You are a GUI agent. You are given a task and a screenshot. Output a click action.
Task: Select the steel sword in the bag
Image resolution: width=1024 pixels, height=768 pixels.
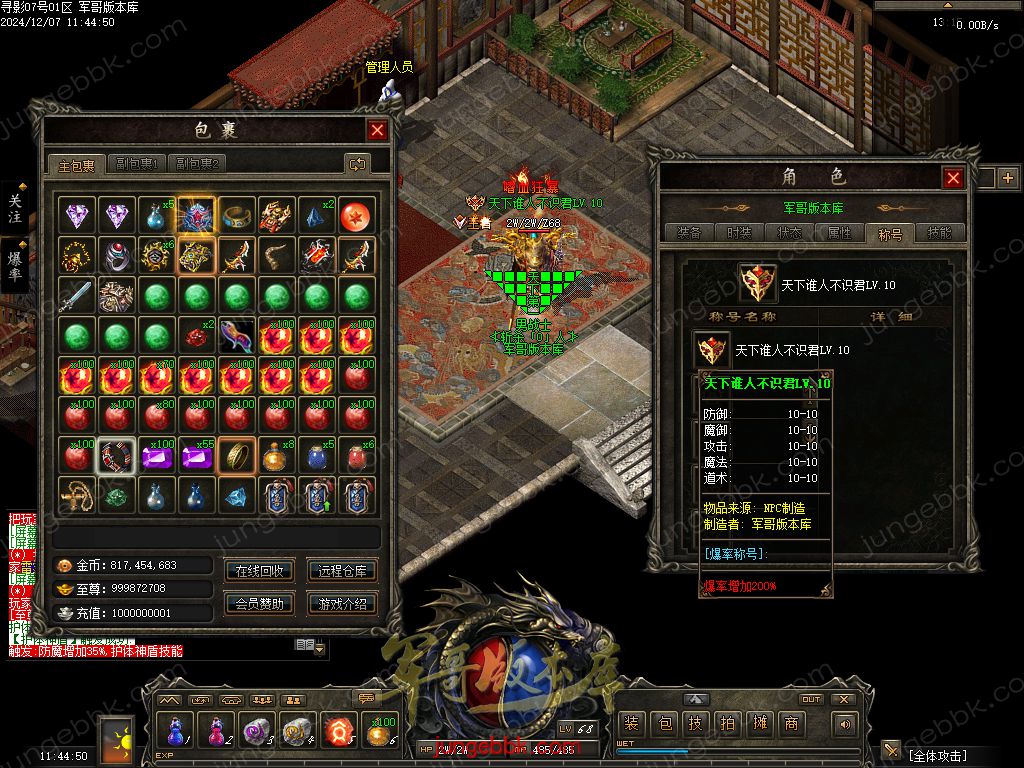click(77, 296)
